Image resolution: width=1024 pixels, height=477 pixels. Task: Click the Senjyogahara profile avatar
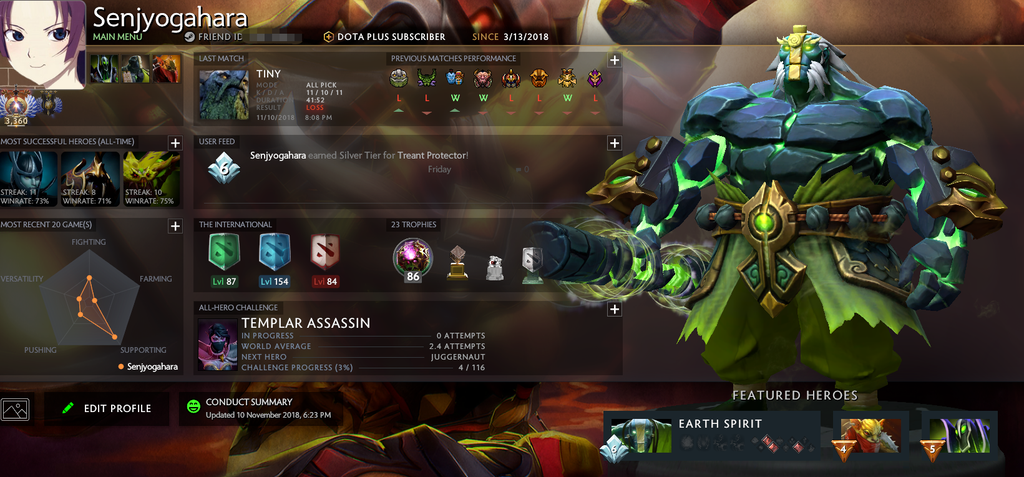point(42,44)
